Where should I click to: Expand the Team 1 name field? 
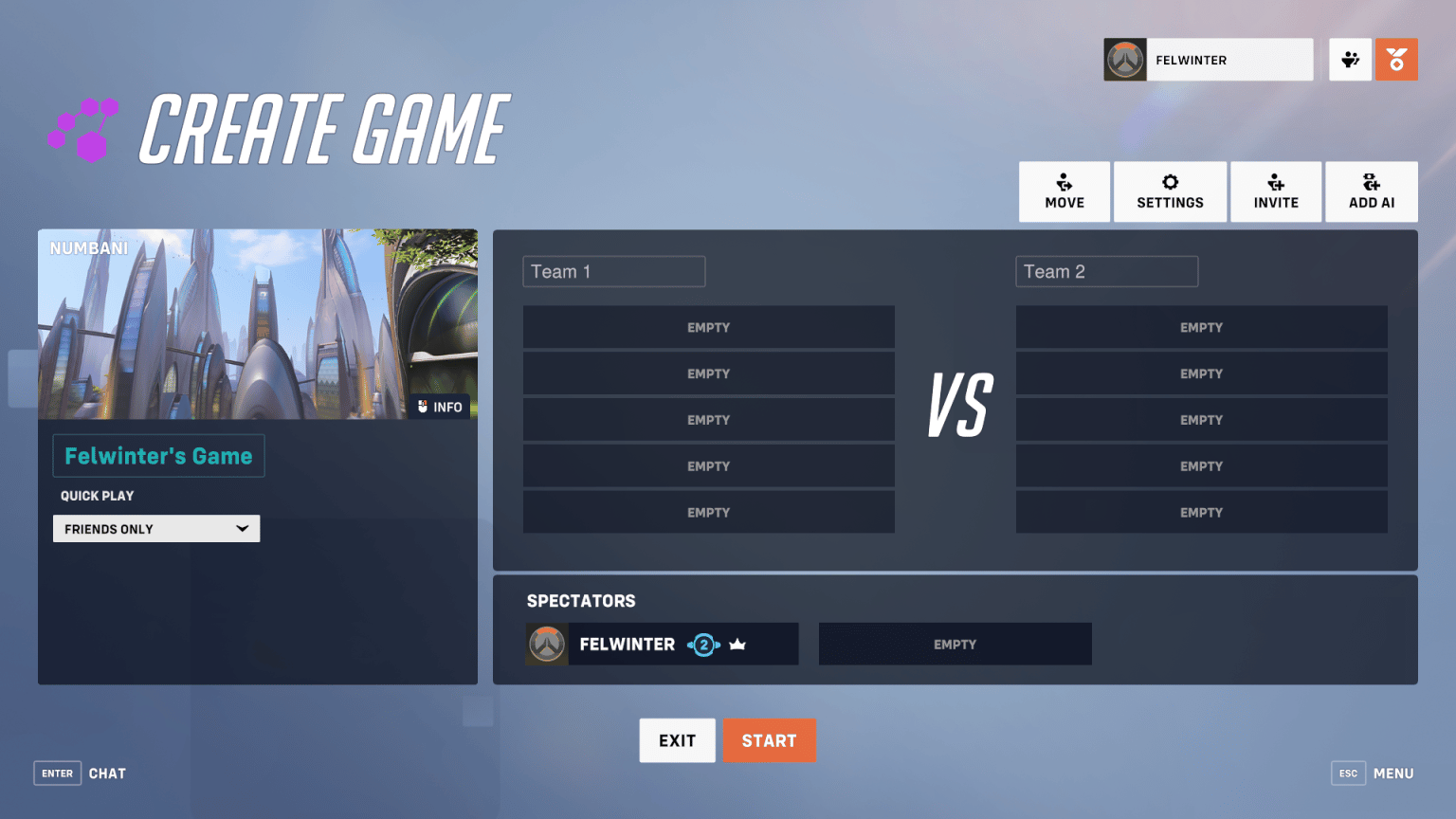613,271
